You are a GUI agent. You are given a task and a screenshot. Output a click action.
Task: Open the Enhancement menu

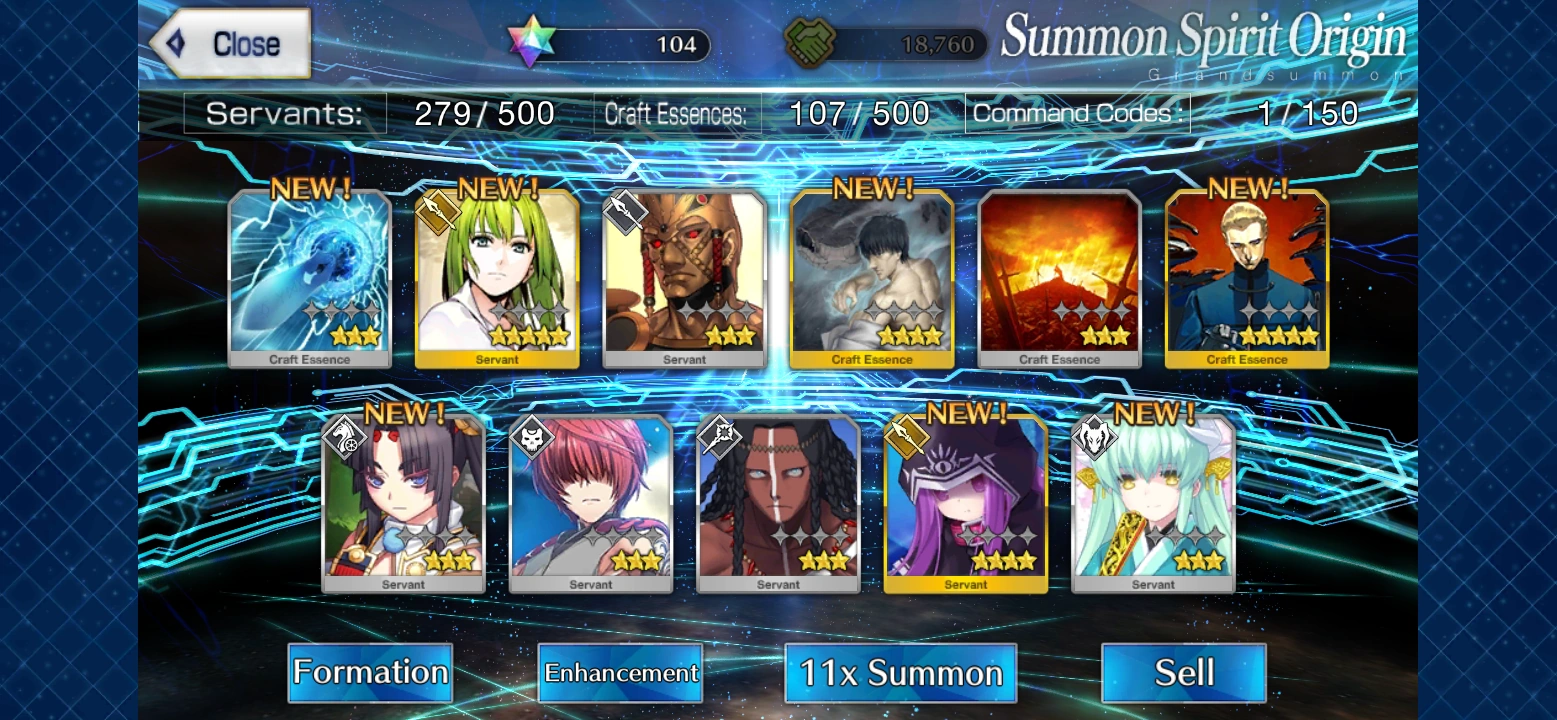point(620,673)
